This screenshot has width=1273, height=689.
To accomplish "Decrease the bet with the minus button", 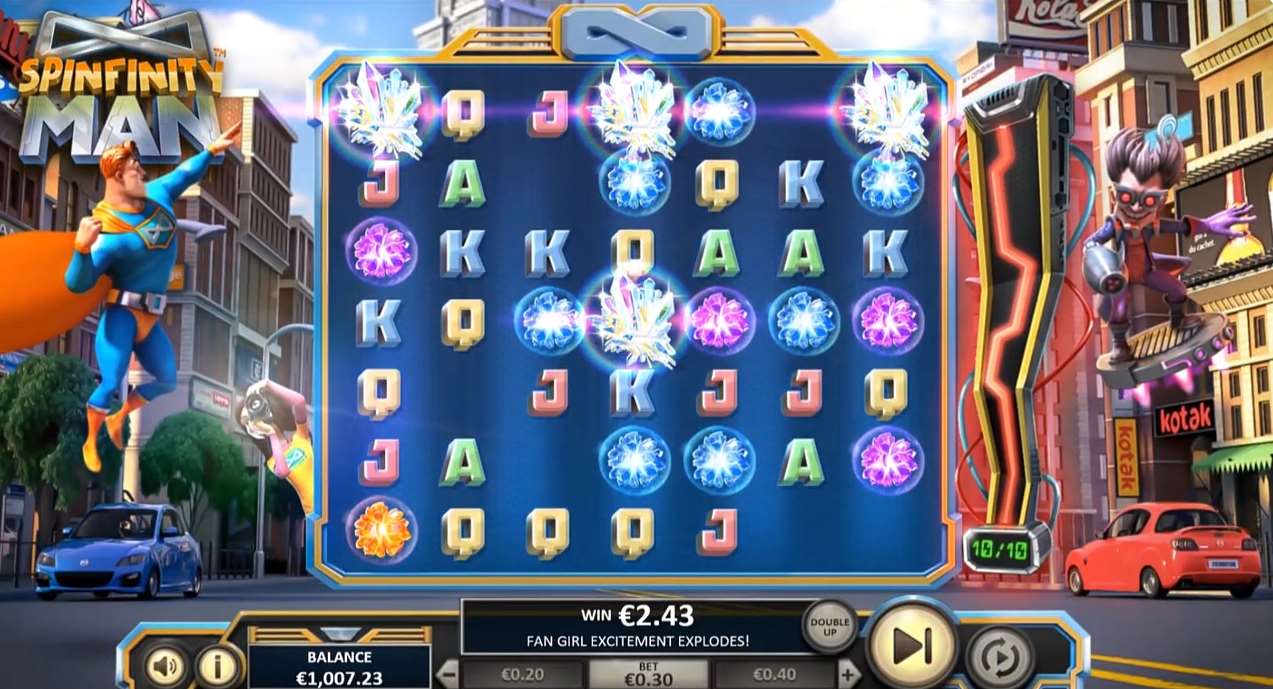I will point(449,673).
